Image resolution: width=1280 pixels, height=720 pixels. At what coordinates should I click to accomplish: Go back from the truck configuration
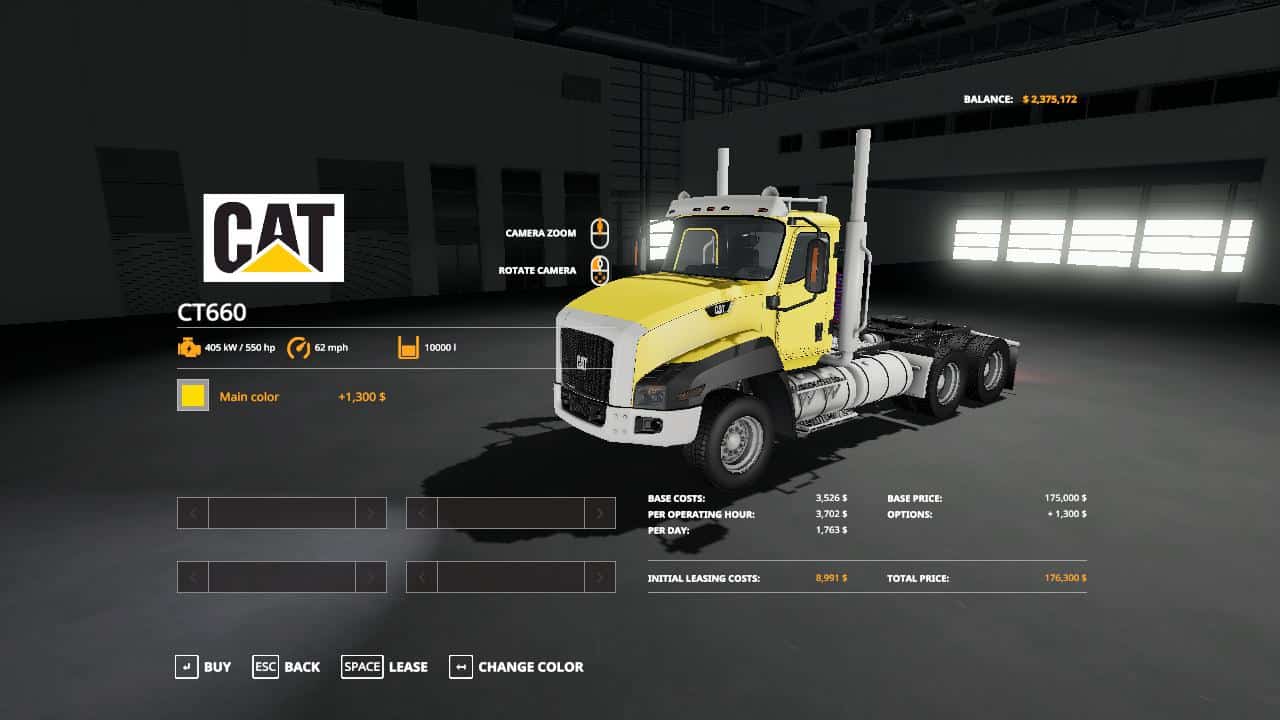coord(286,667)
